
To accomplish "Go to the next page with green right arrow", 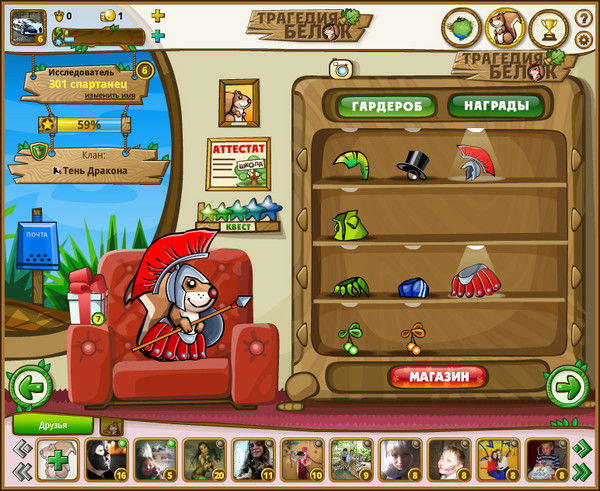I will (566, 384).
